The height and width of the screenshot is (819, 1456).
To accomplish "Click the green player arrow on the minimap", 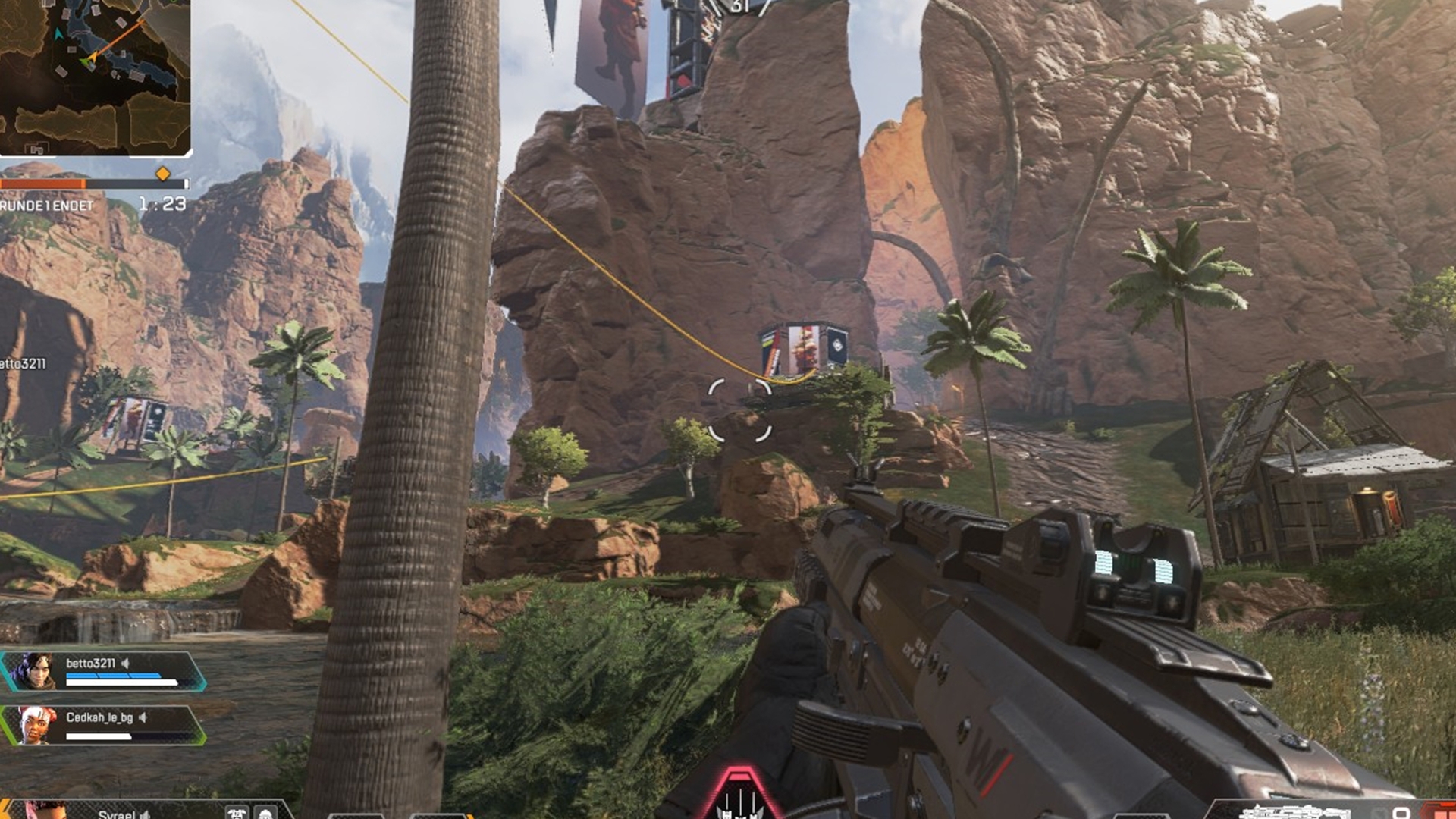I will [x=86, y=62].
